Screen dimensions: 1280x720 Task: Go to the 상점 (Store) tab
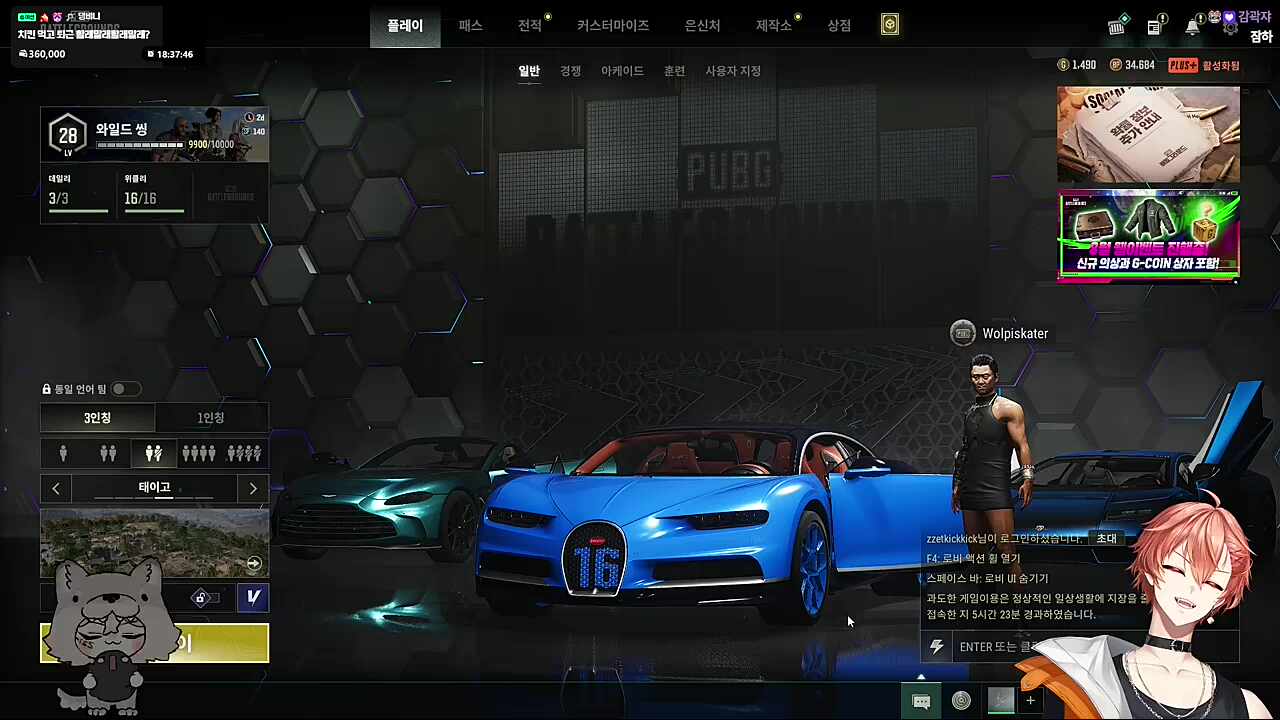839,26
